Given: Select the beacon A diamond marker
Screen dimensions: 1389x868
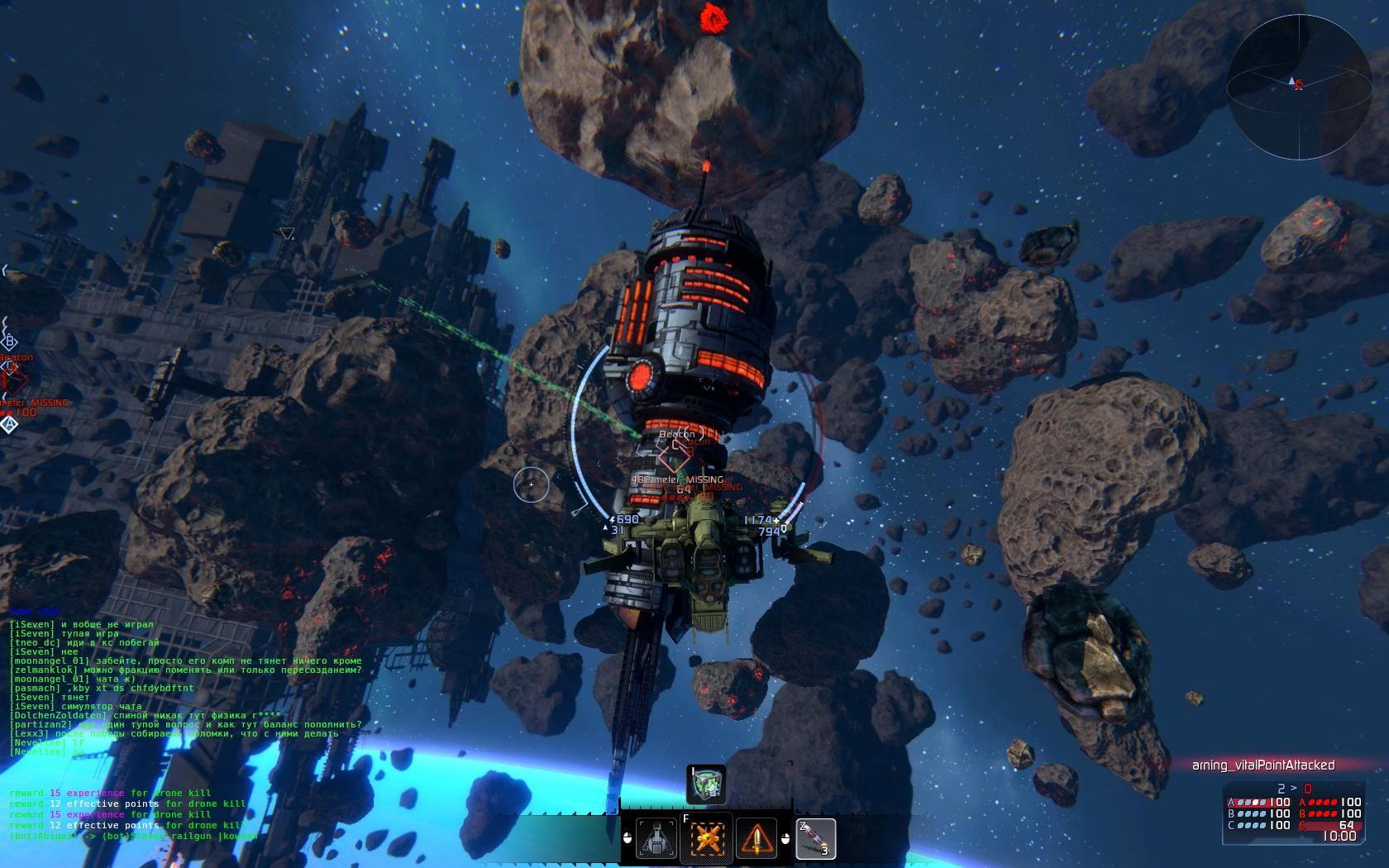Looking at the screenshot, I should pyautogui.click(x=9, y=424).
